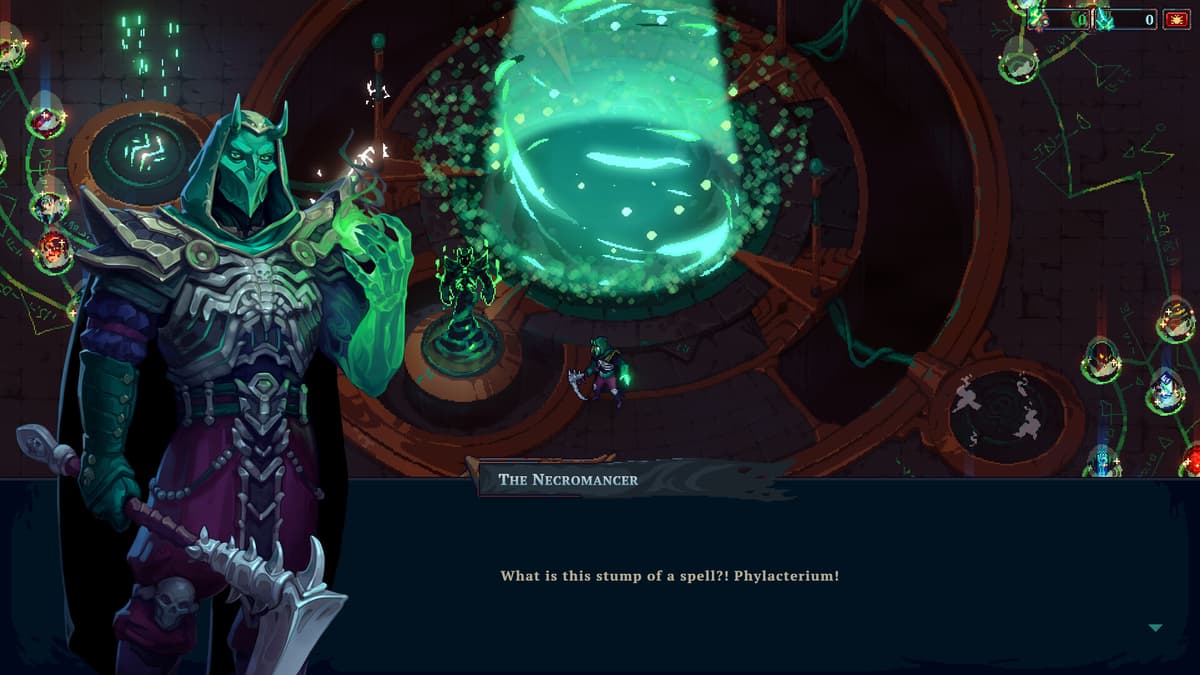Advance dialogue with the teal down arrow
The image size is (1200, 675).
pos(1155,628)
